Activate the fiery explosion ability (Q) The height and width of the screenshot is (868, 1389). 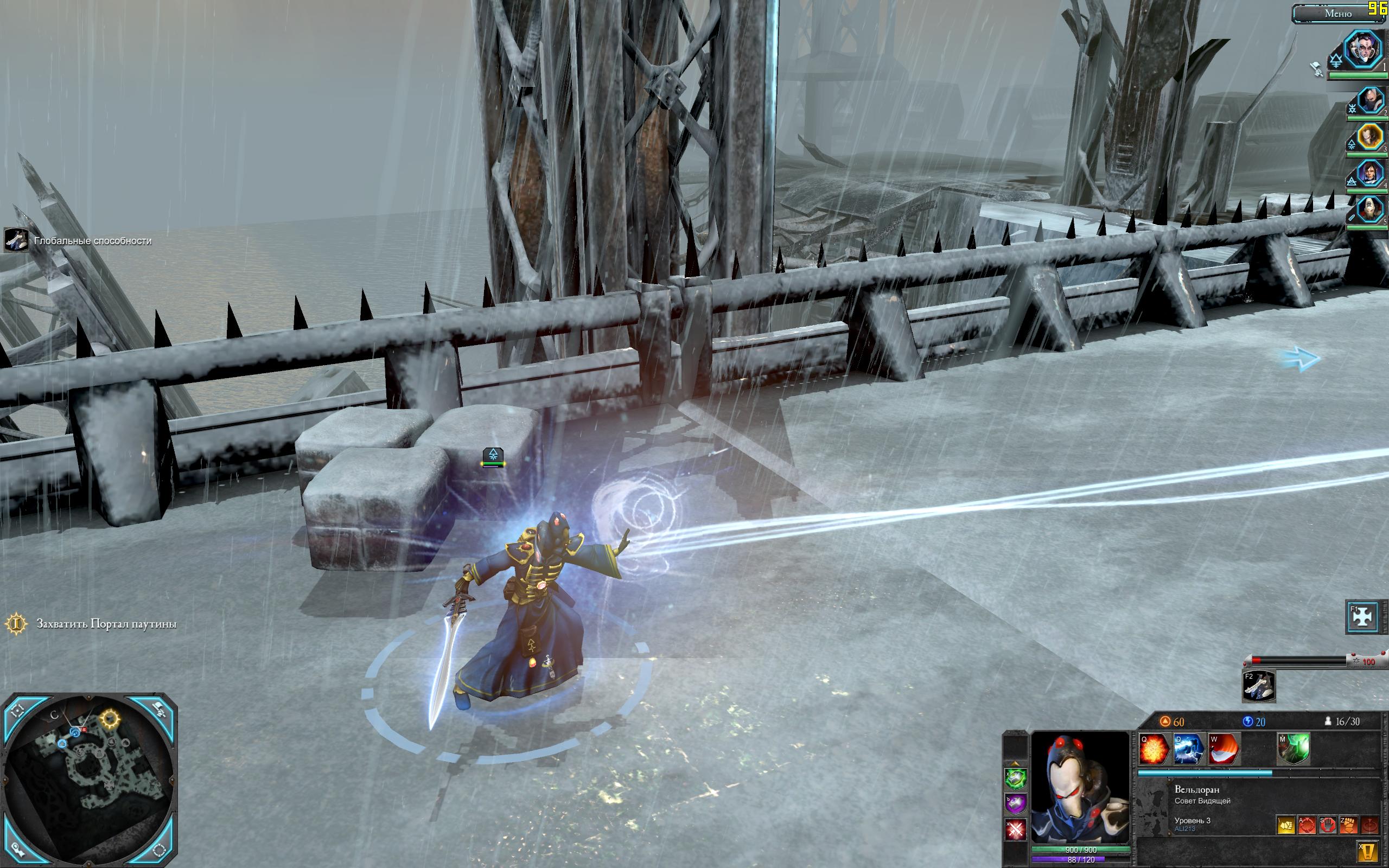(1154, 749)
